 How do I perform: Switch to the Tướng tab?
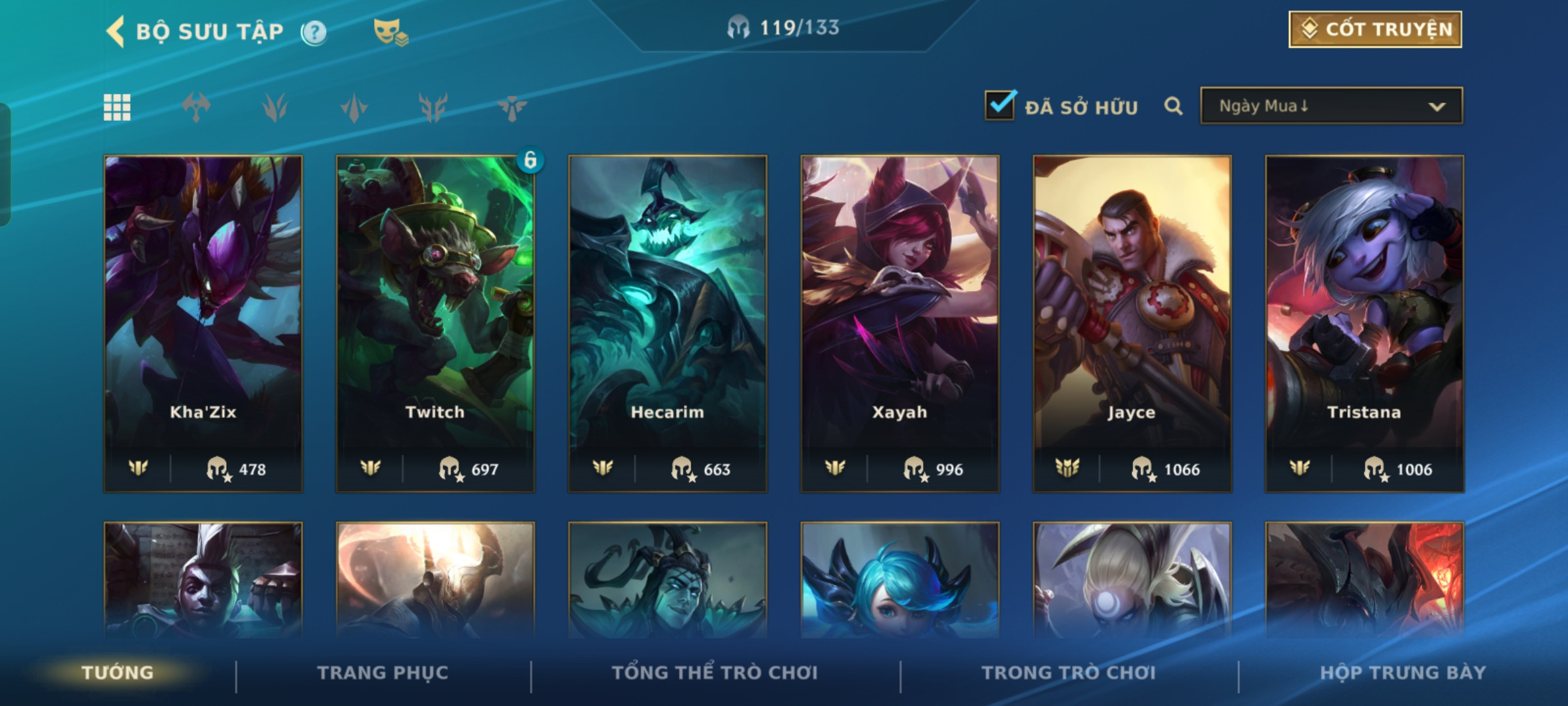pos(118,673)
